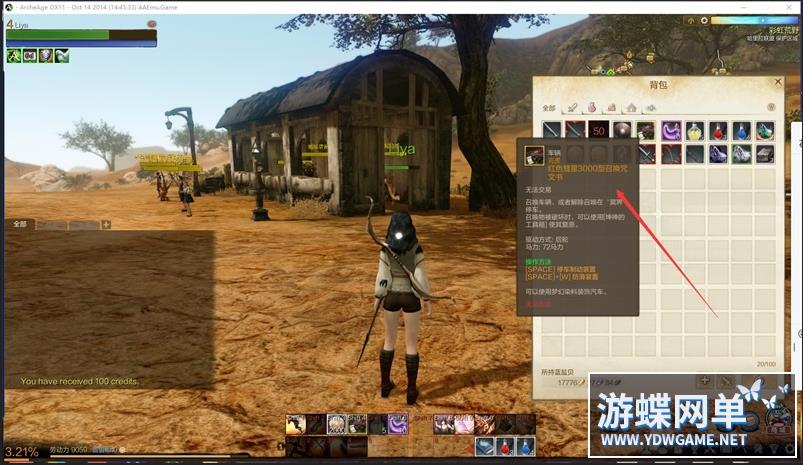Image resolution: width=803 pixels, height=465 pixels.
Task: Choose the blue potion in backpack
Action: click(741, 130)
